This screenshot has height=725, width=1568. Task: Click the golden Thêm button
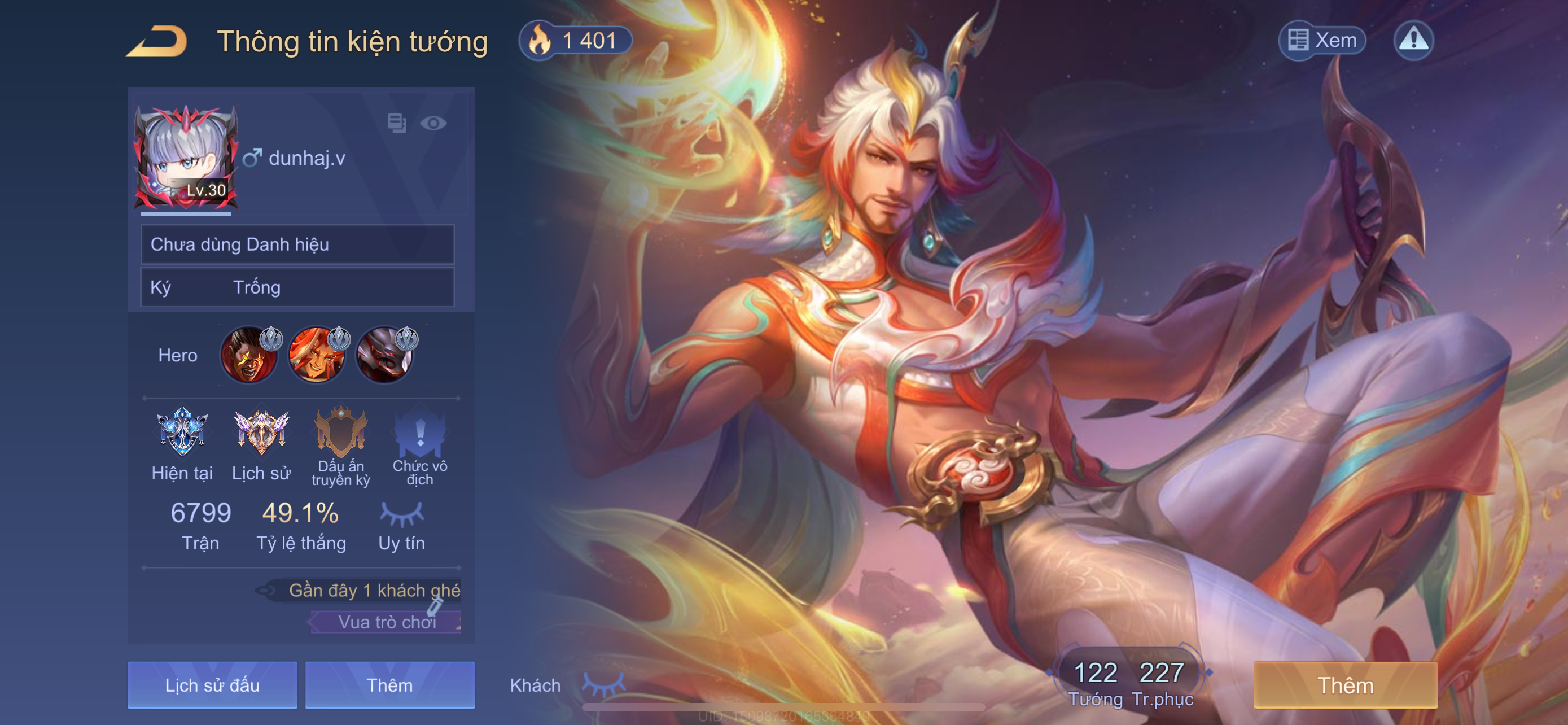(x=1345, y=685)
